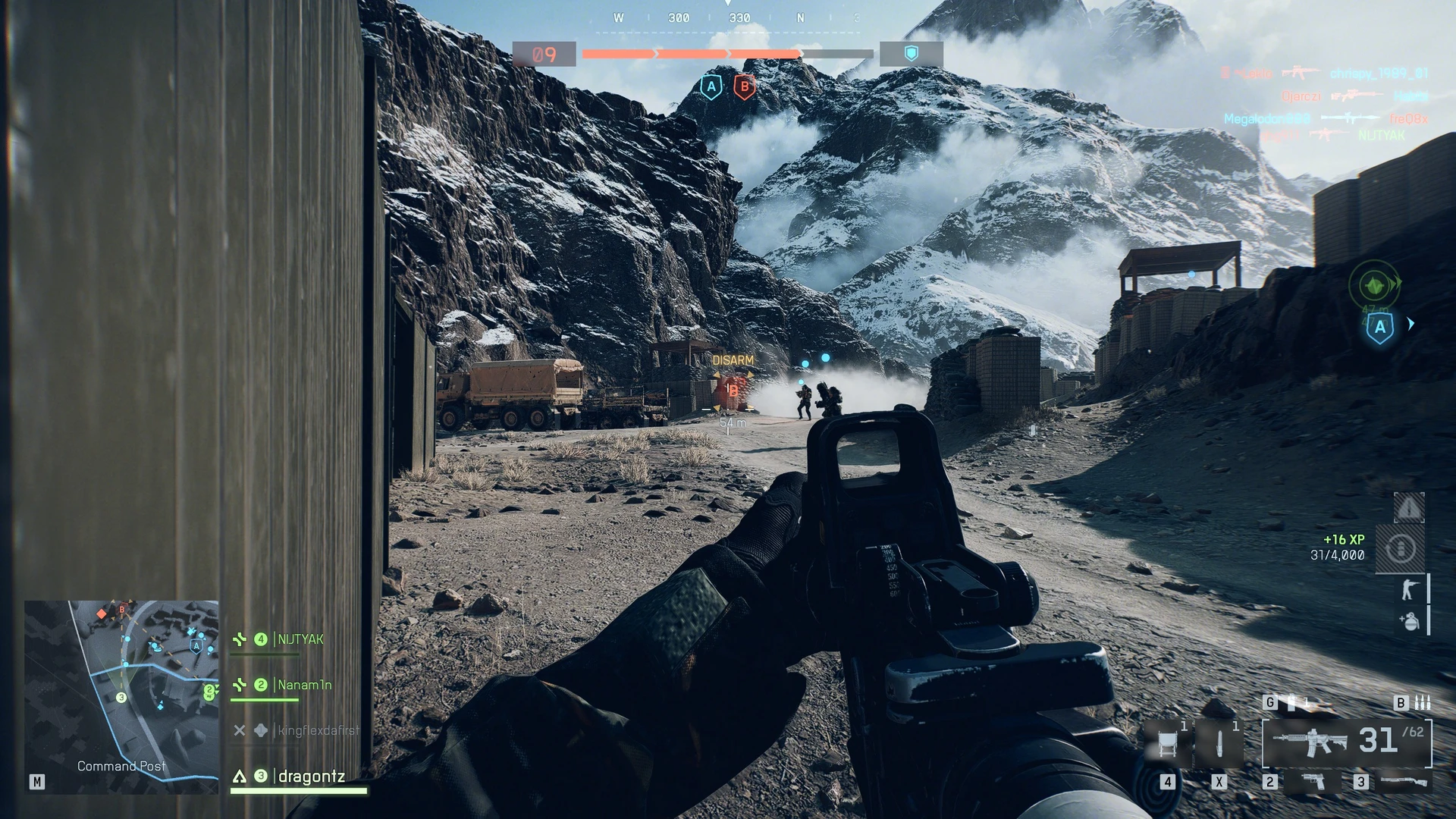Click the blue shield team icon beside ticket bar
1456x819 pixels.
pyautogui.click(x=911, y=54)
